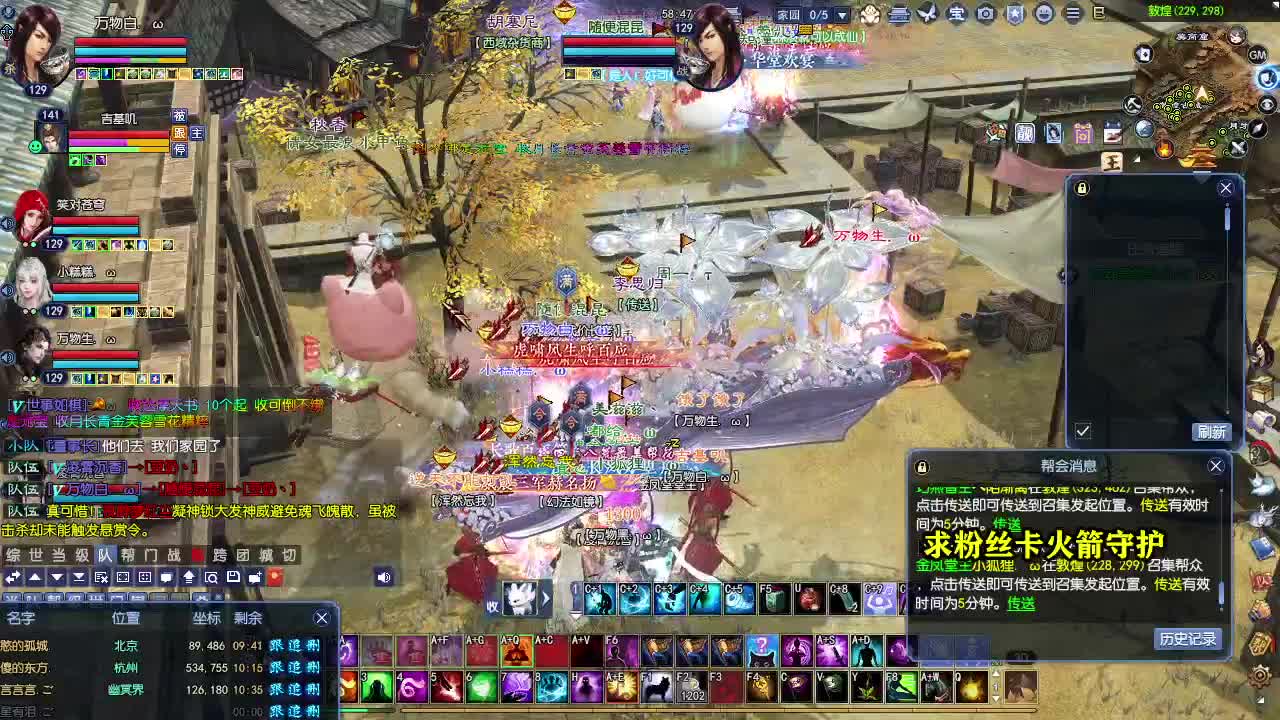Mute audio with the speaker icon
Viewport: 1280px width, 720px height.
(x=384, y=577)
